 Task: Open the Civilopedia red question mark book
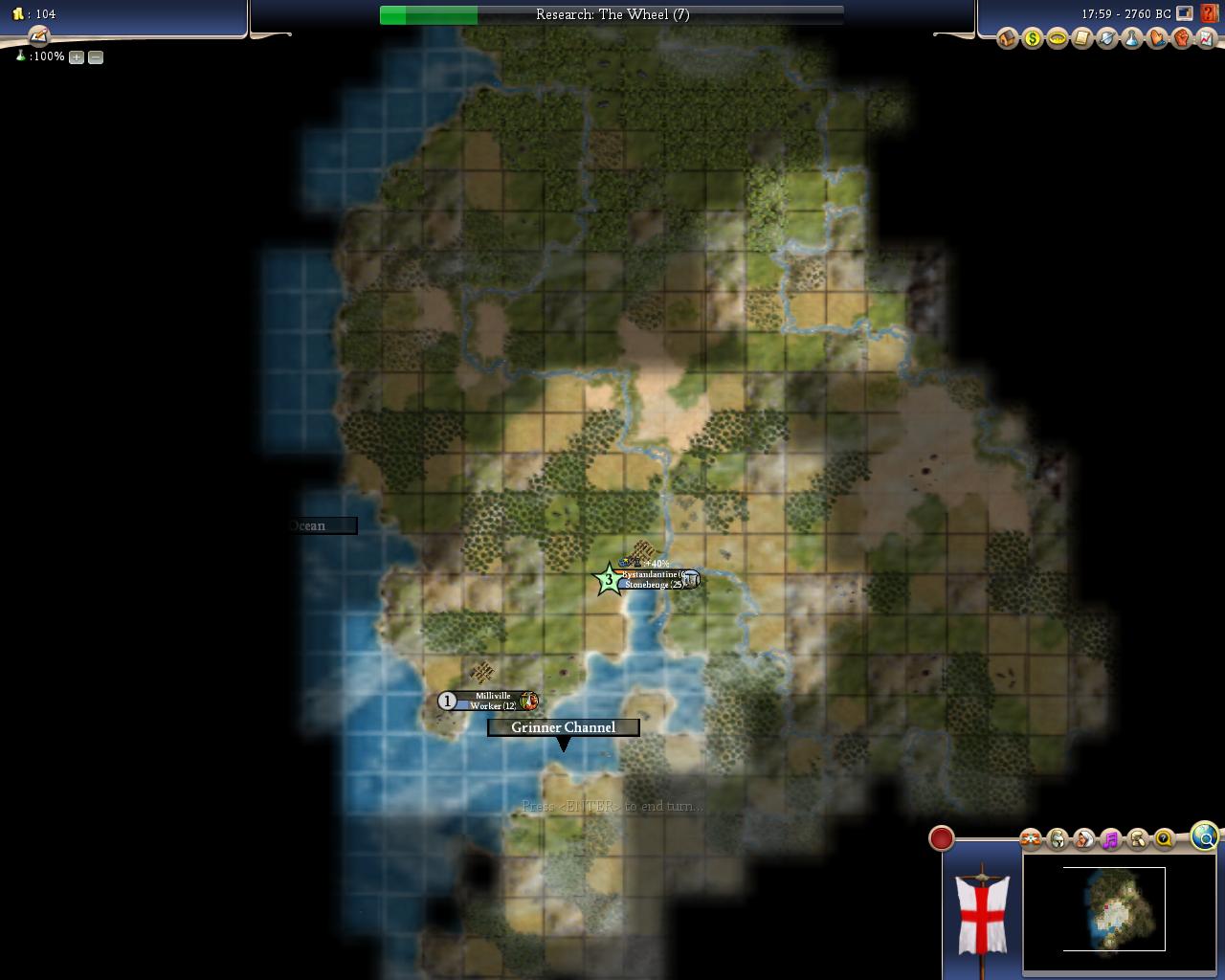click(x=1210, y=13)
